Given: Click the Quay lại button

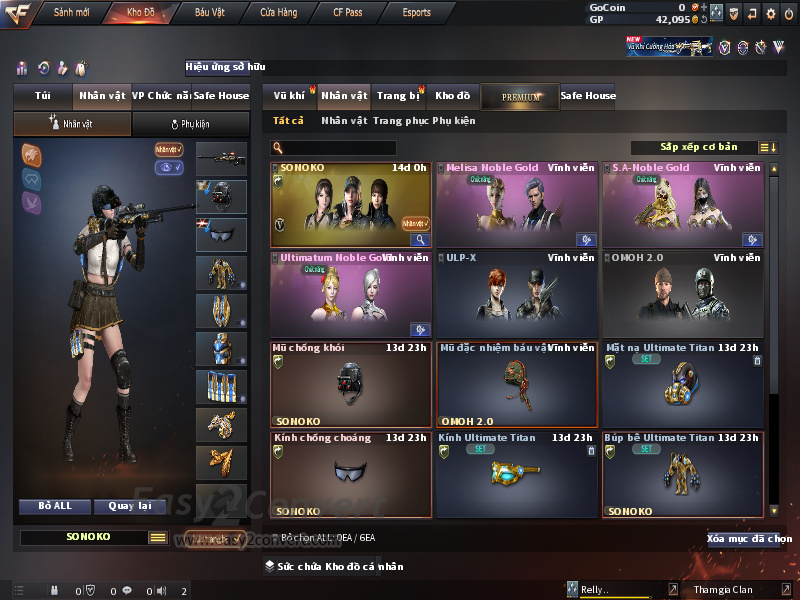Looking at the screenshot, I should [130, 506].
